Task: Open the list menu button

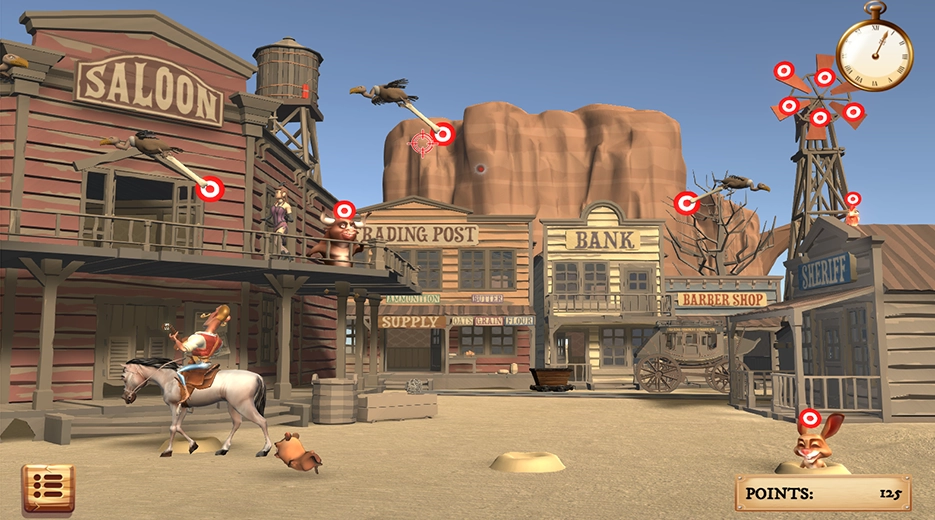Action: (x=47, y=488)
